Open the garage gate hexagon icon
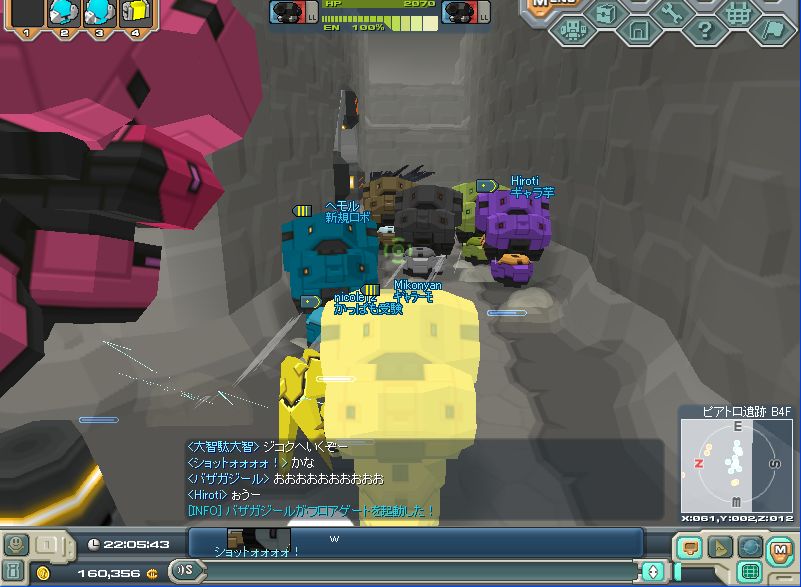Image resolution: width=801 pixels, height=587 pixels. pos(638,30)
